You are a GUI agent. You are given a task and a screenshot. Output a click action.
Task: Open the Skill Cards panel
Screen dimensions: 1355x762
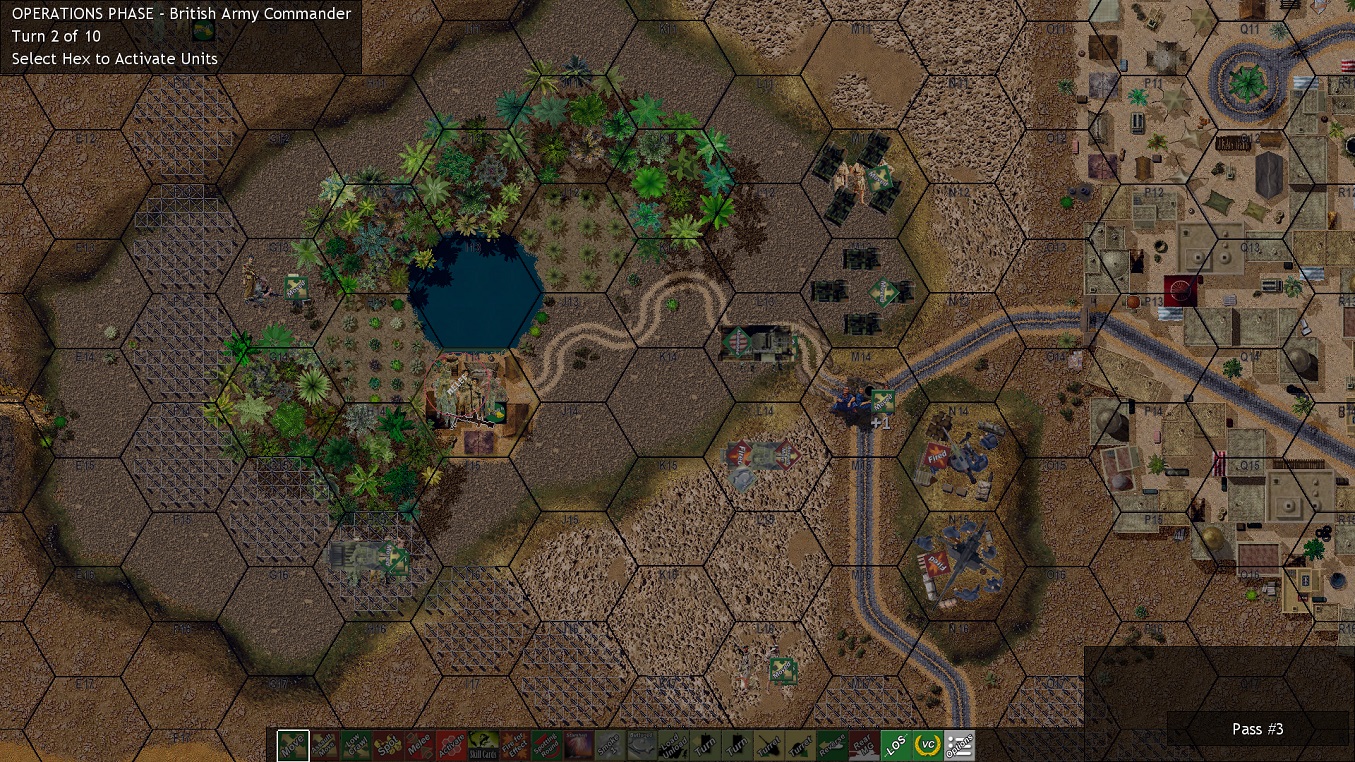485,745
